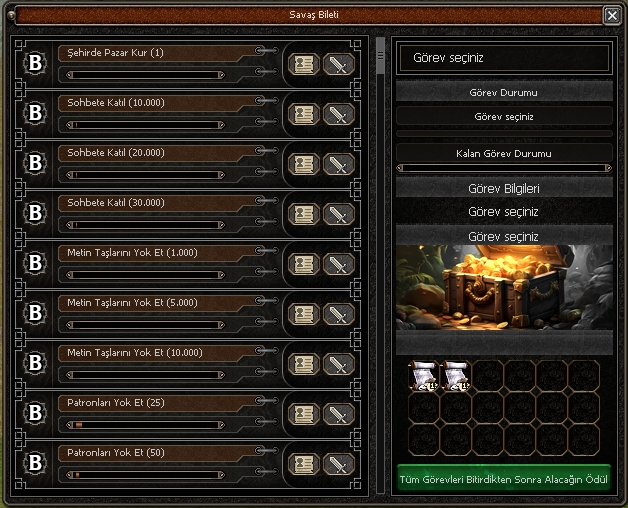Viewport: 628px width, 508px height.
Task: Click the sword button for Patronları Yok Et (25)
Action: click(x=339, y=415)
